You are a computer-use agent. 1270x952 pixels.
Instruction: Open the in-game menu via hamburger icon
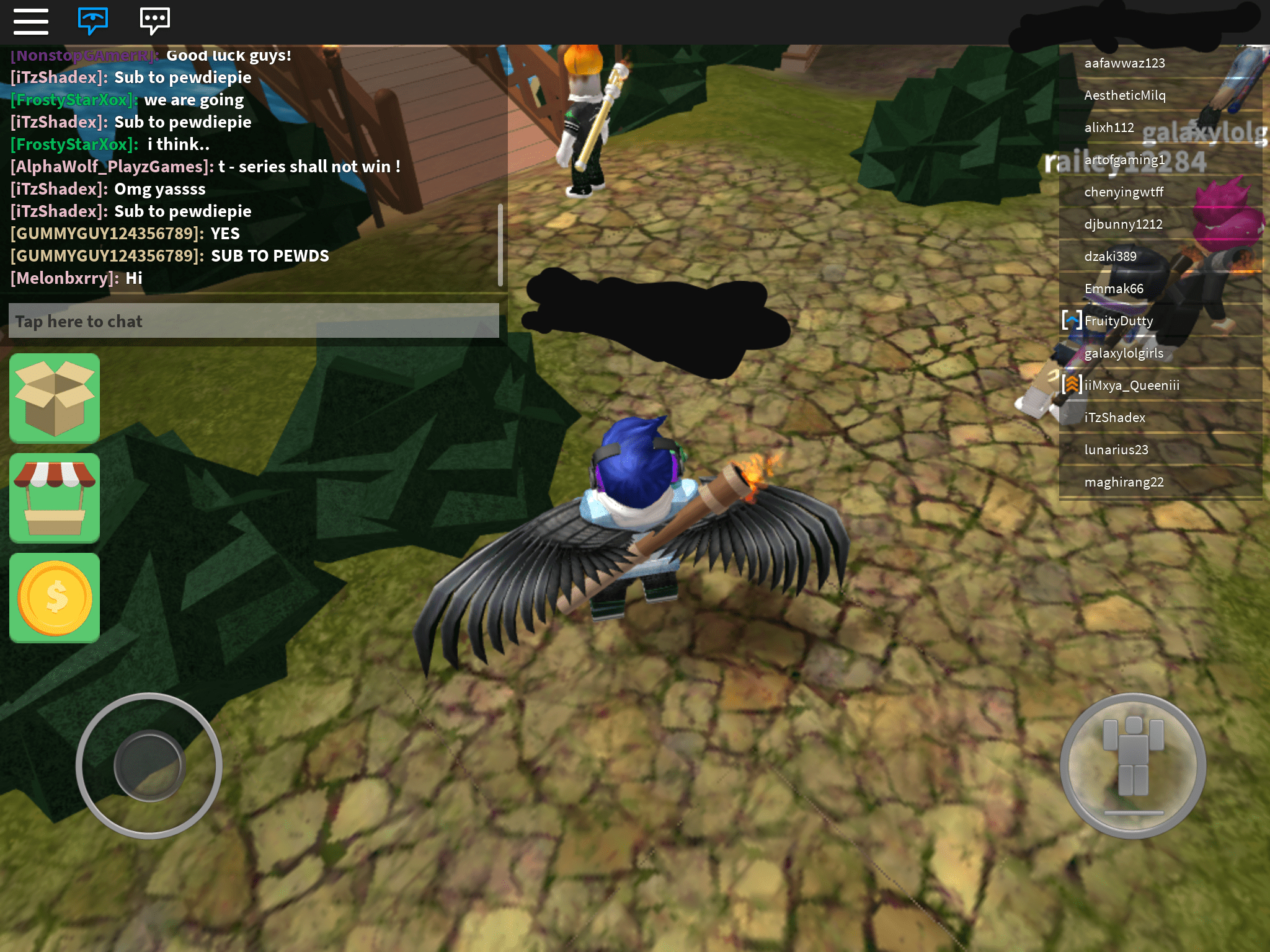coord(32,22)
